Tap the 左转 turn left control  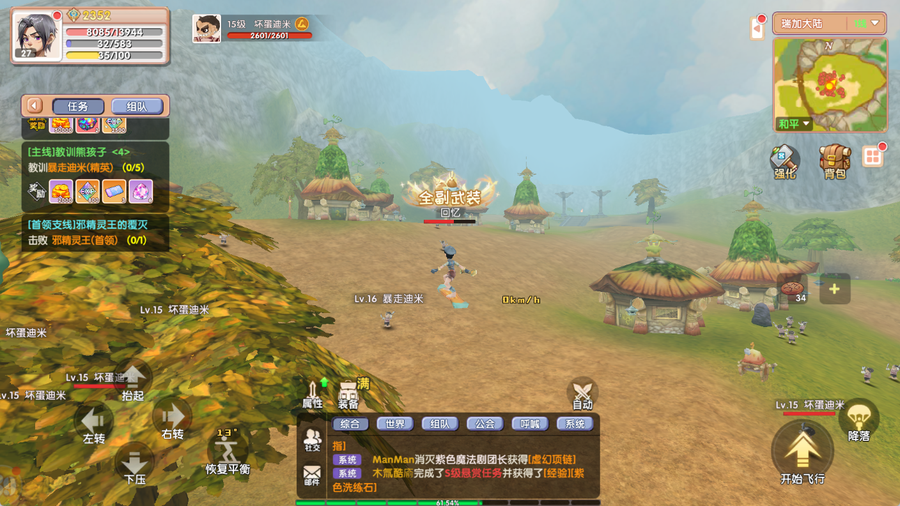coord(94,423)
